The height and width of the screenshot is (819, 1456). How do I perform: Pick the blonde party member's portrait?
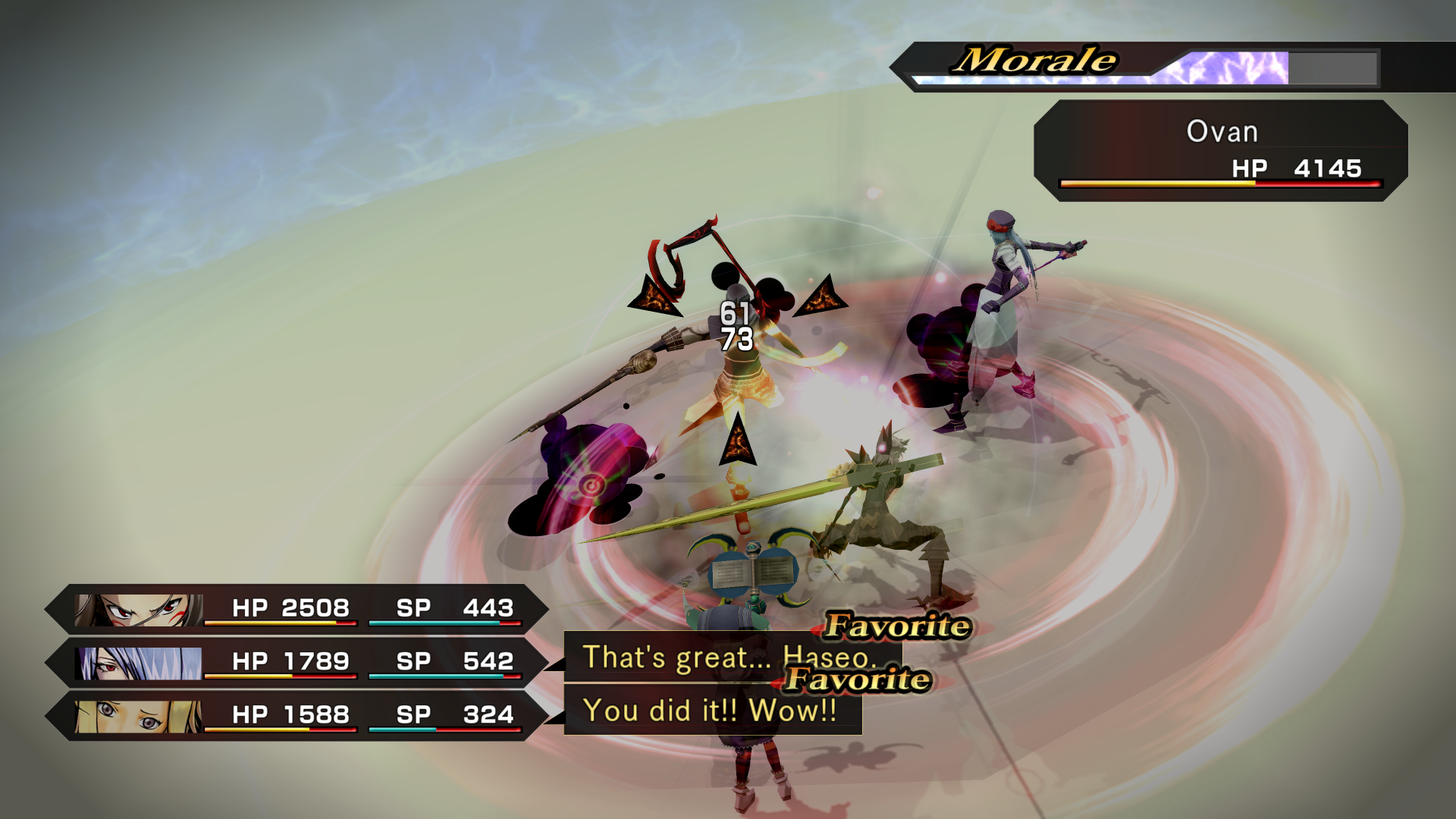140,716
